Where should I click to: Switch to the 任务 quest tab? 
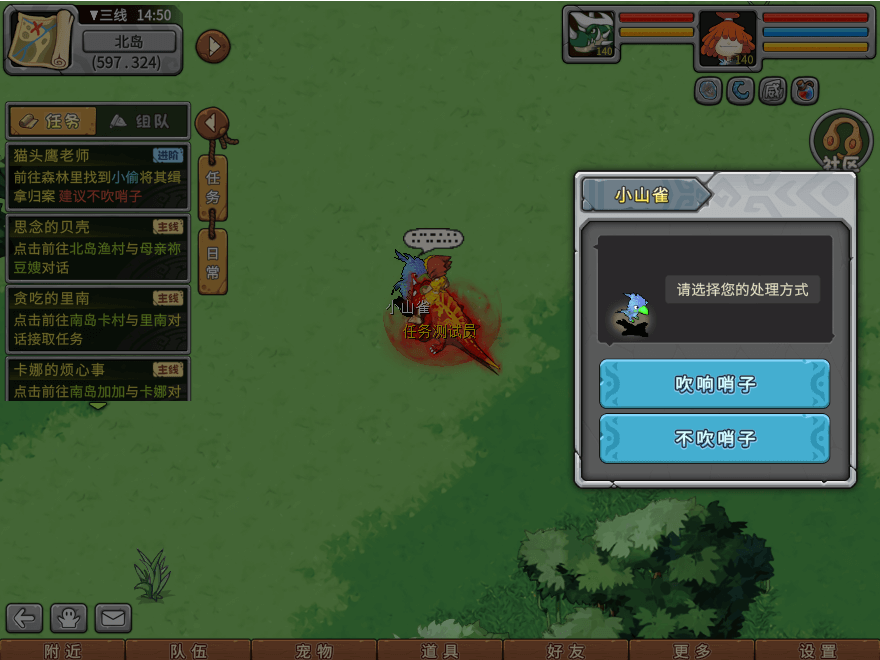(x=53, y=121)
